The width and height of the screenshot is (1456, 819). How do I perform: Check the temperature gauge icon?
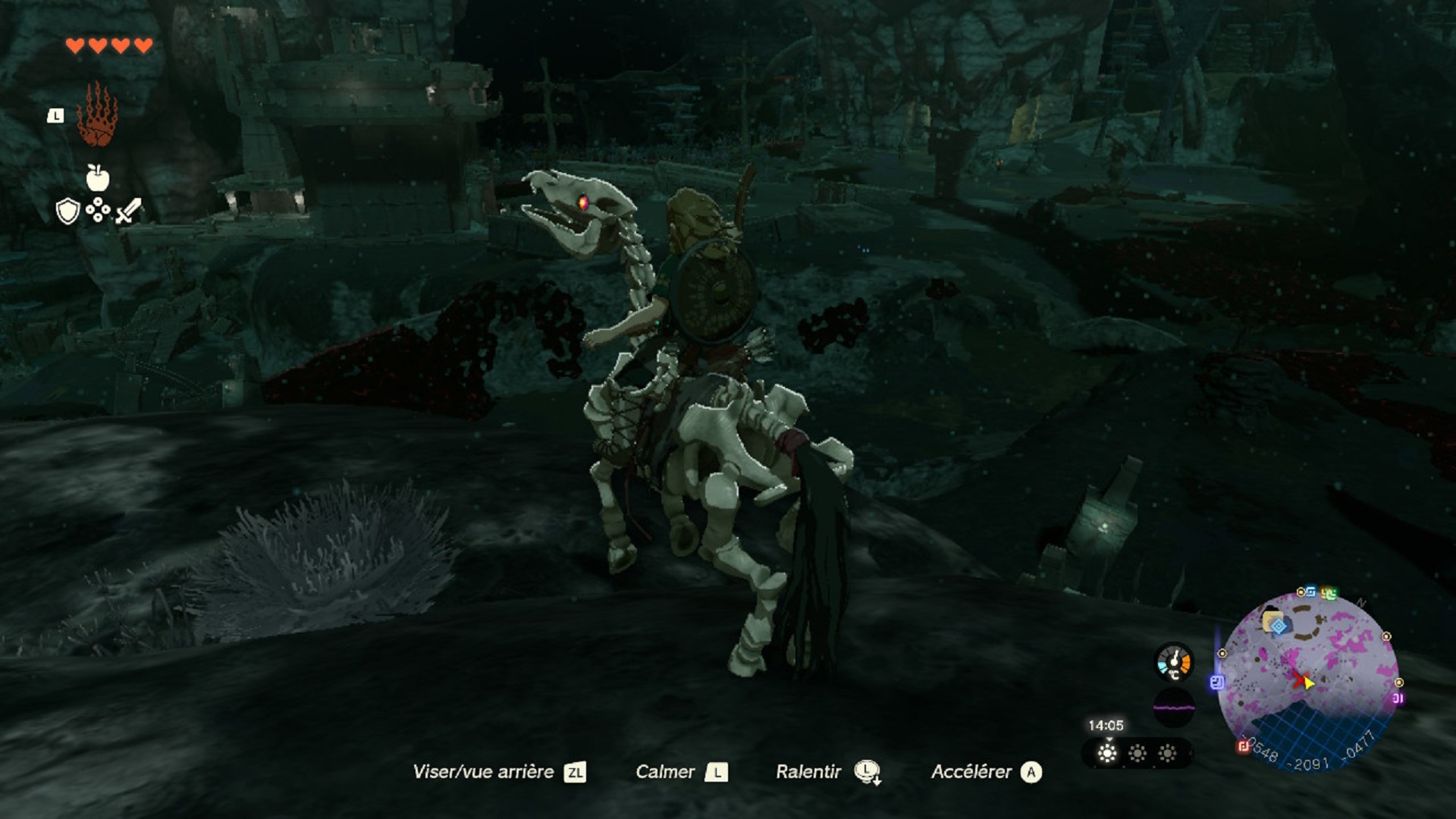click(x=1174, y=662)
